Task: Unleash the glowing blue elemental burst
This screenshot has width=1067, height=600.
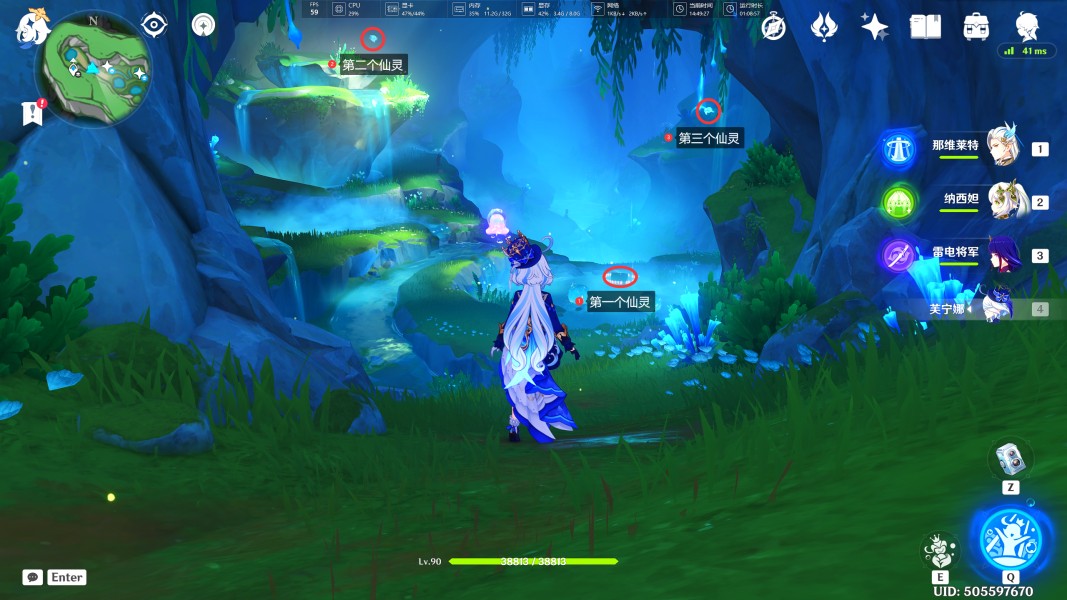Action: tap(1010, 539)
